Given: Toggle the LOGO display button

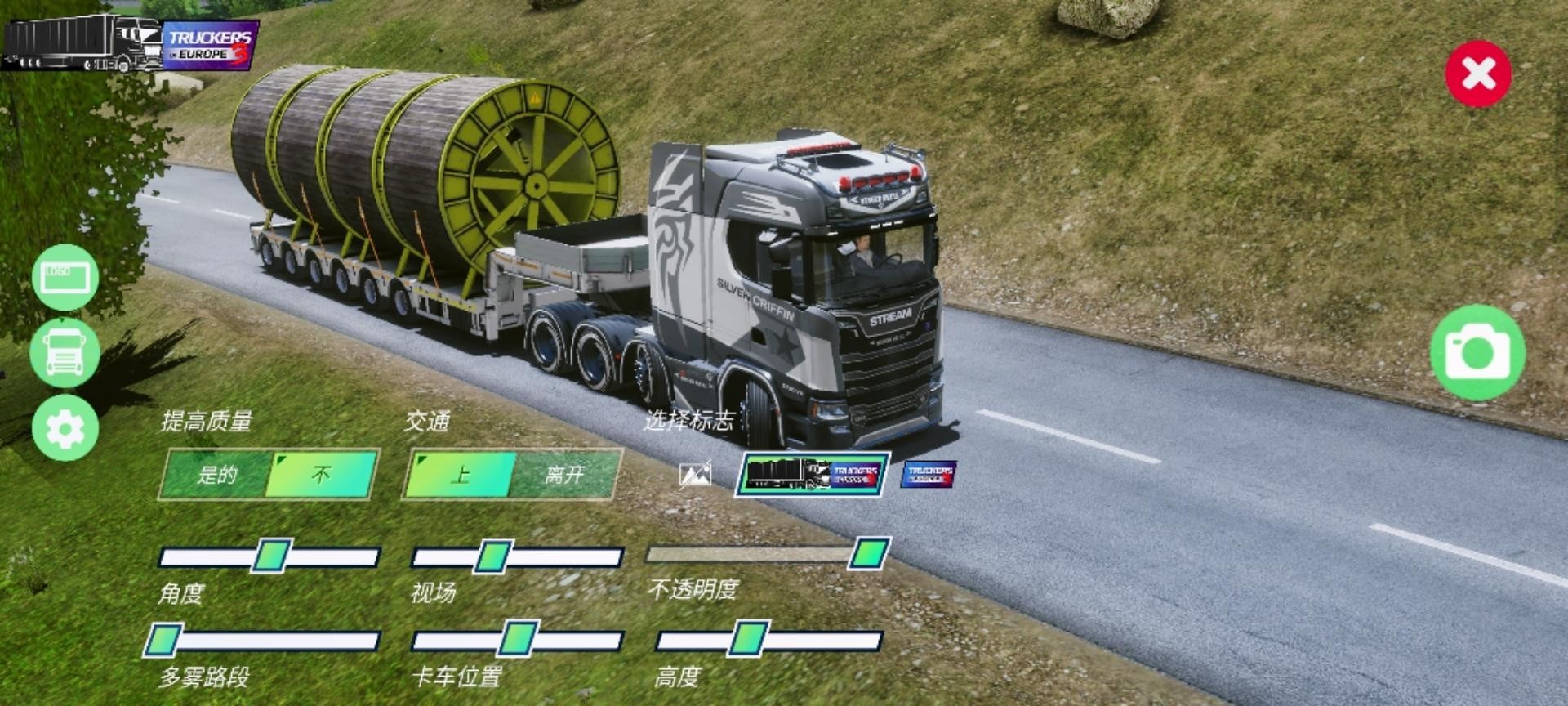Looking at the screenshot, I should coord(65,277).
